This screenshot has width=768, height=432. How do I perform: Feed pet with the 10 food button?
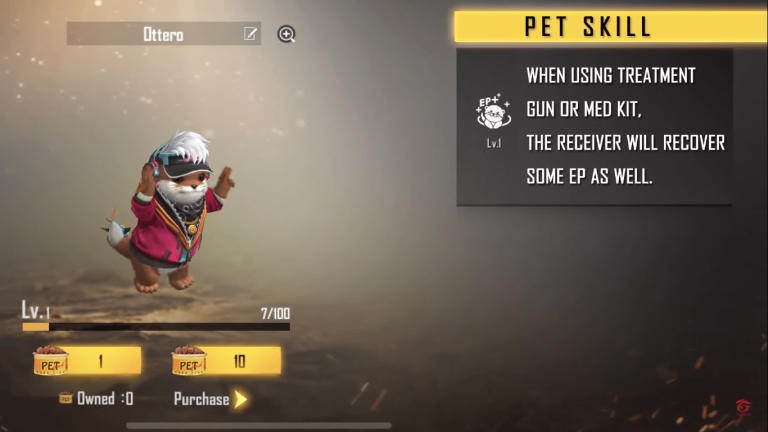coord(226,361)
